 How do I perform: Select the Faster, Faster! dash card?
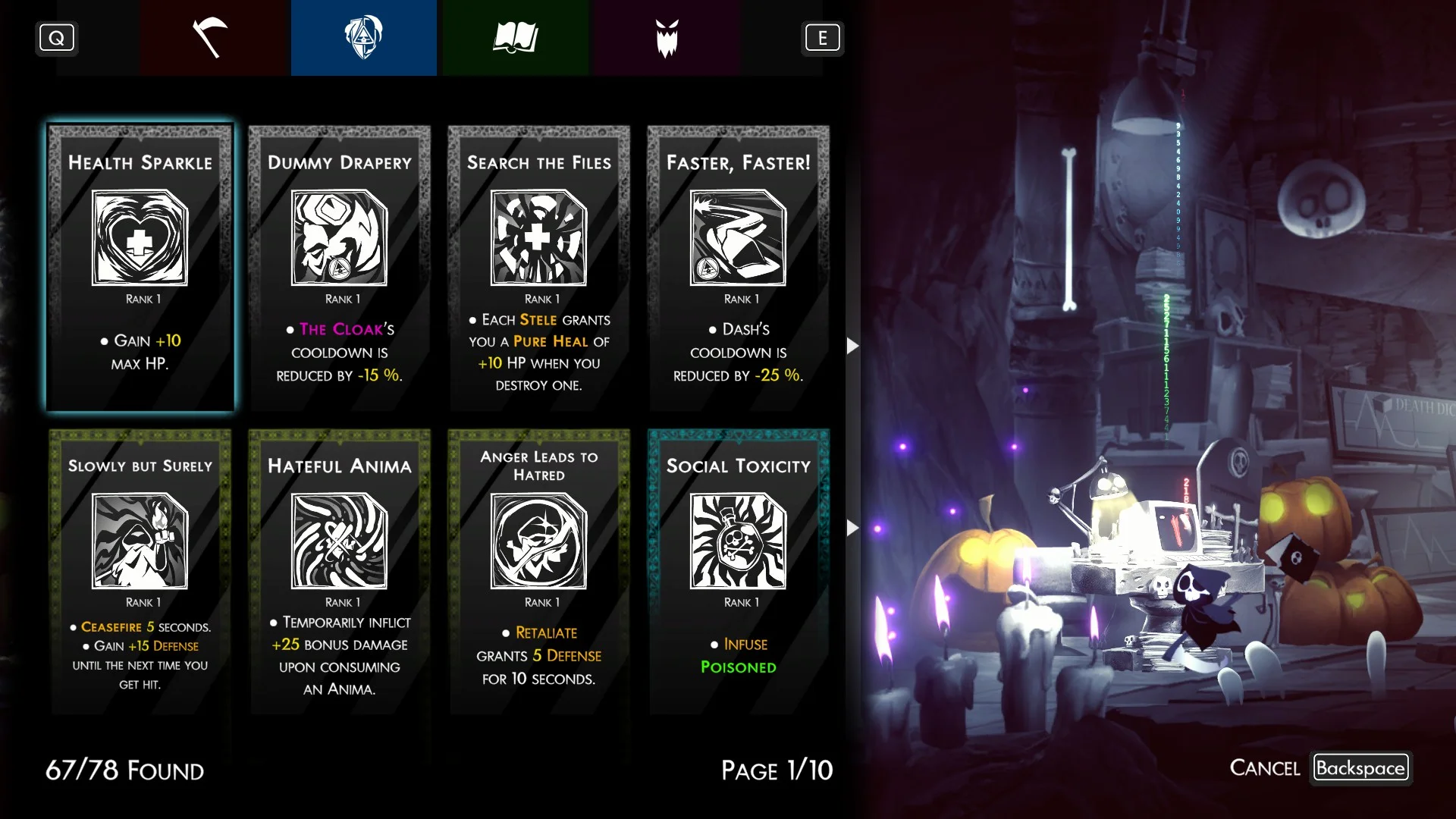click(x=738, y=268)
